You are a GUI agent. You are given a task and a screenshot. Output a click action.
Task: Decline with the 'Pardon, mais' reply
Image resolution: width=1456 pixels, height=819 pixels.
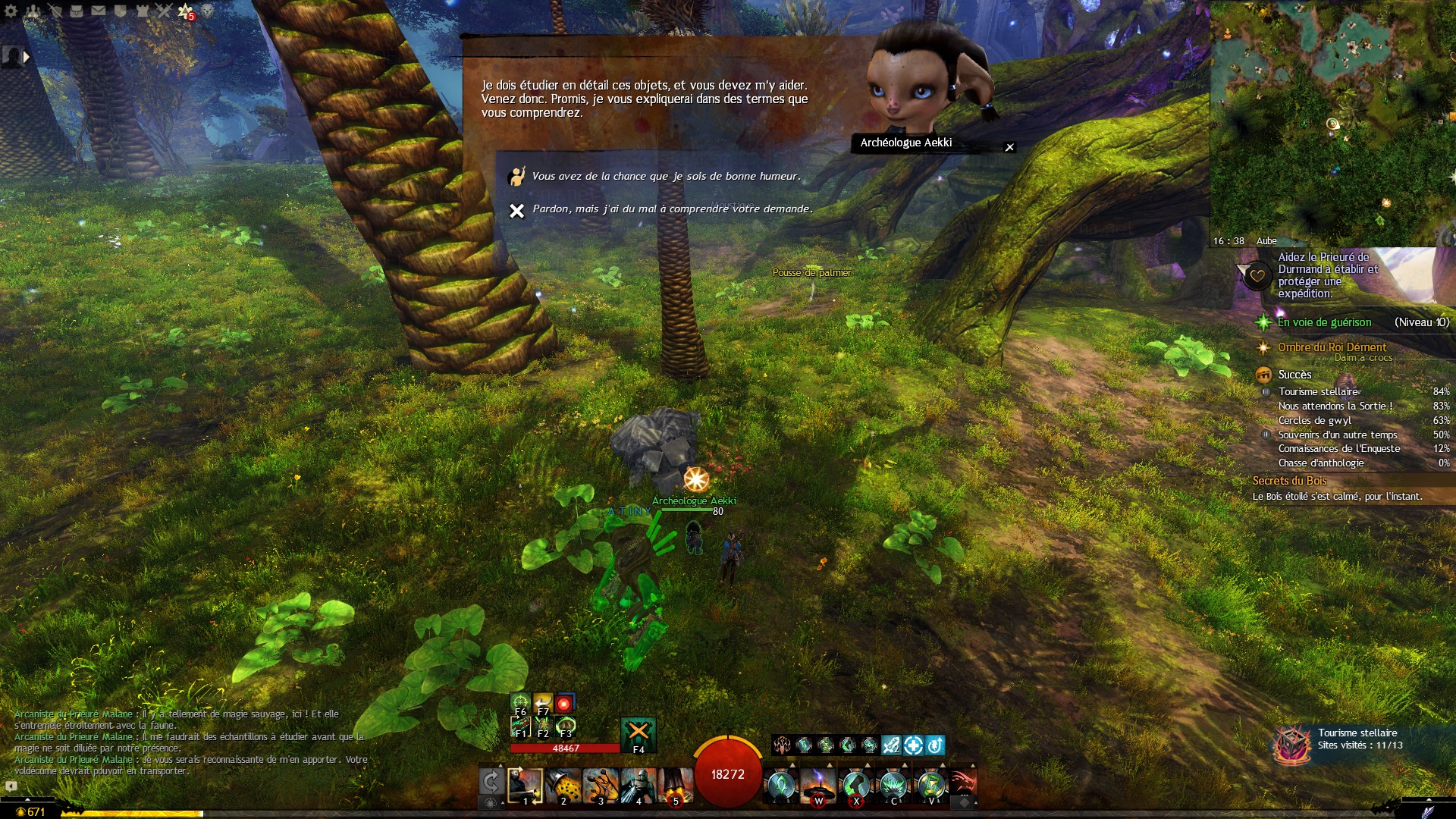(672, 209)
